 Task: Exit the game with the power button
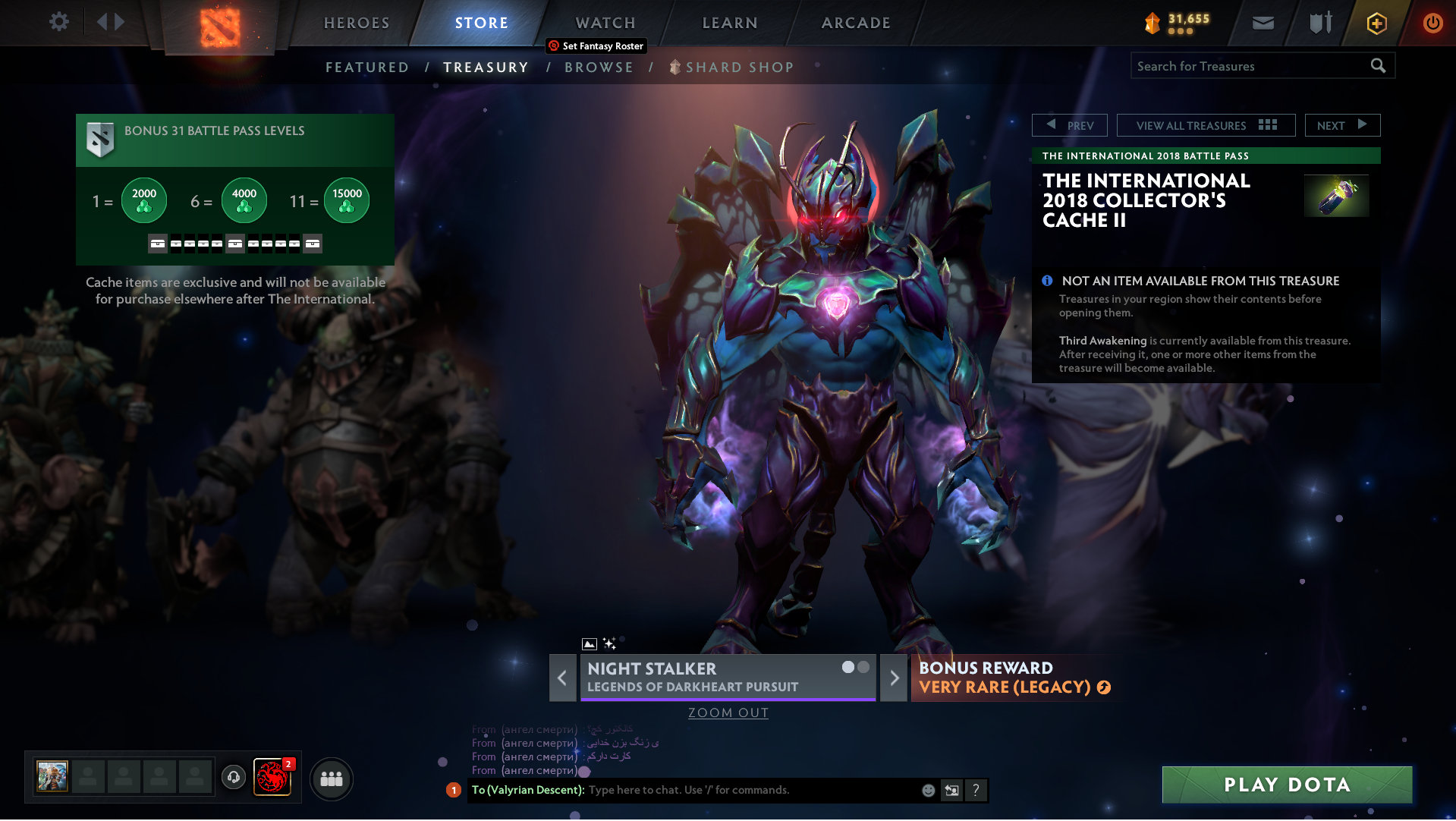click(1432, 23)
